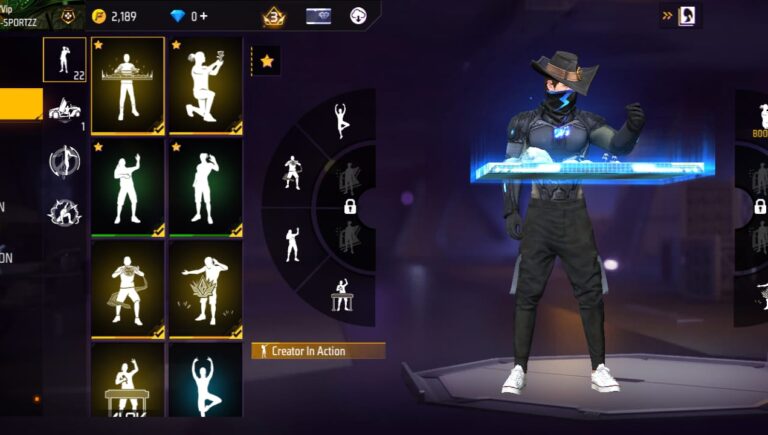This screenshot has width=768, height=435.
Task: Select the Creator In Action emote tile
Action: click(127, 85)
